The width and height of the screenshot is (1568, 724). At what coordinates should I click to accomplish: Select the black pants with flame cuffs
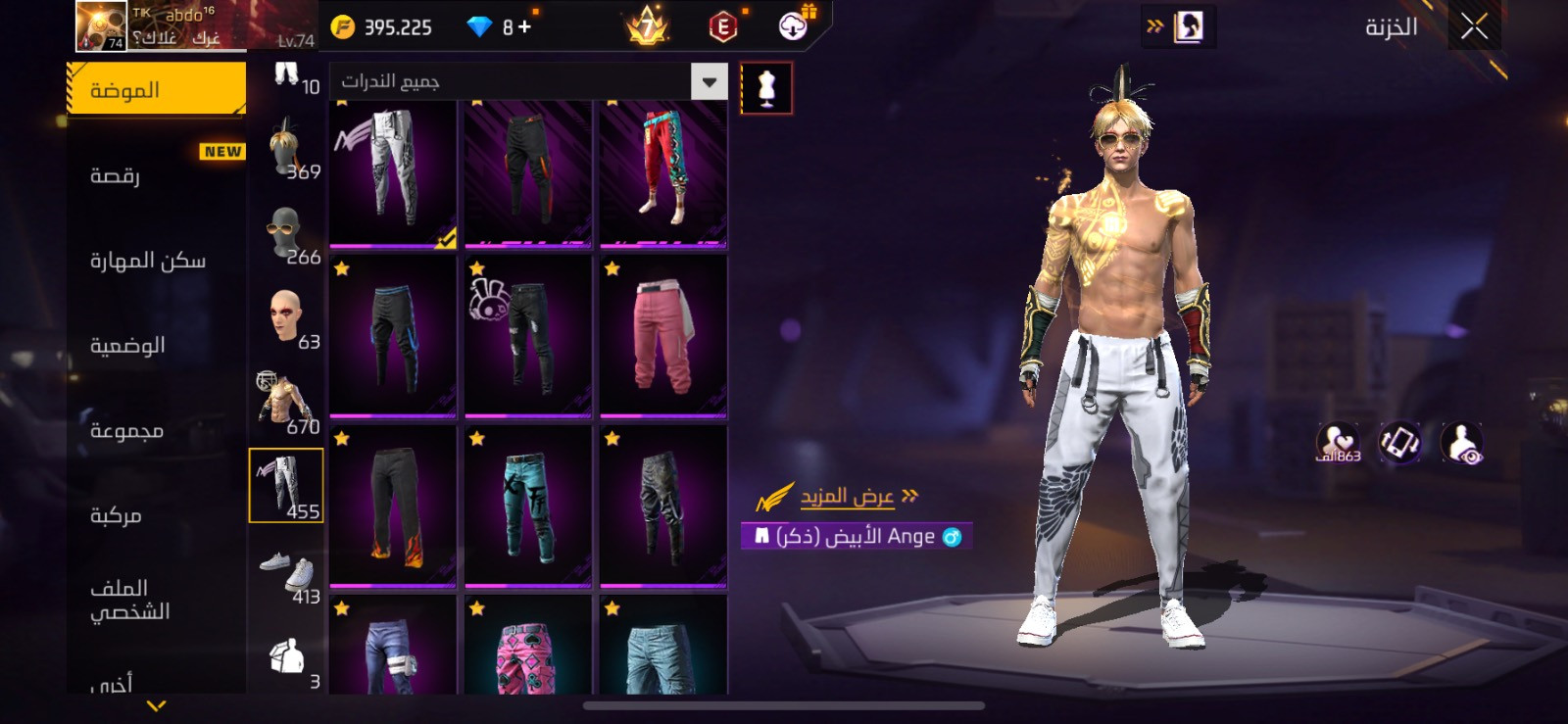click(x=393, y=507)
